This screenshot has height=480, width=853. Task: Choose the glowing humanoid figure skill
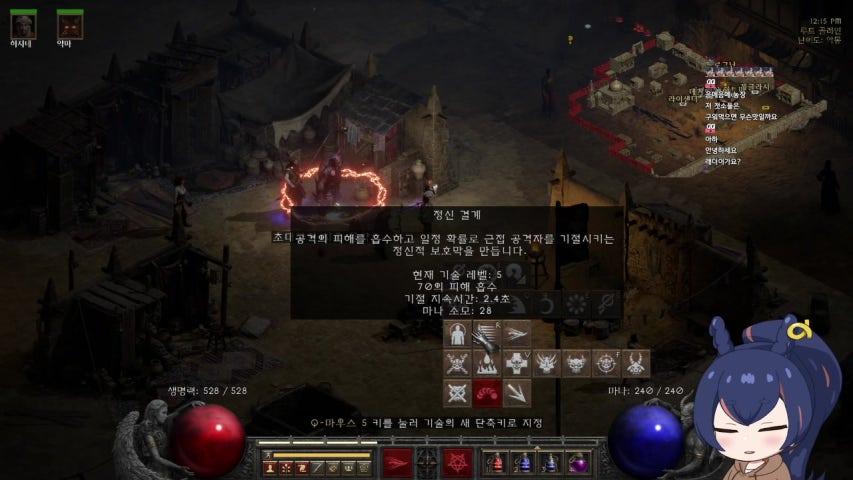click(x=458, y=335)
